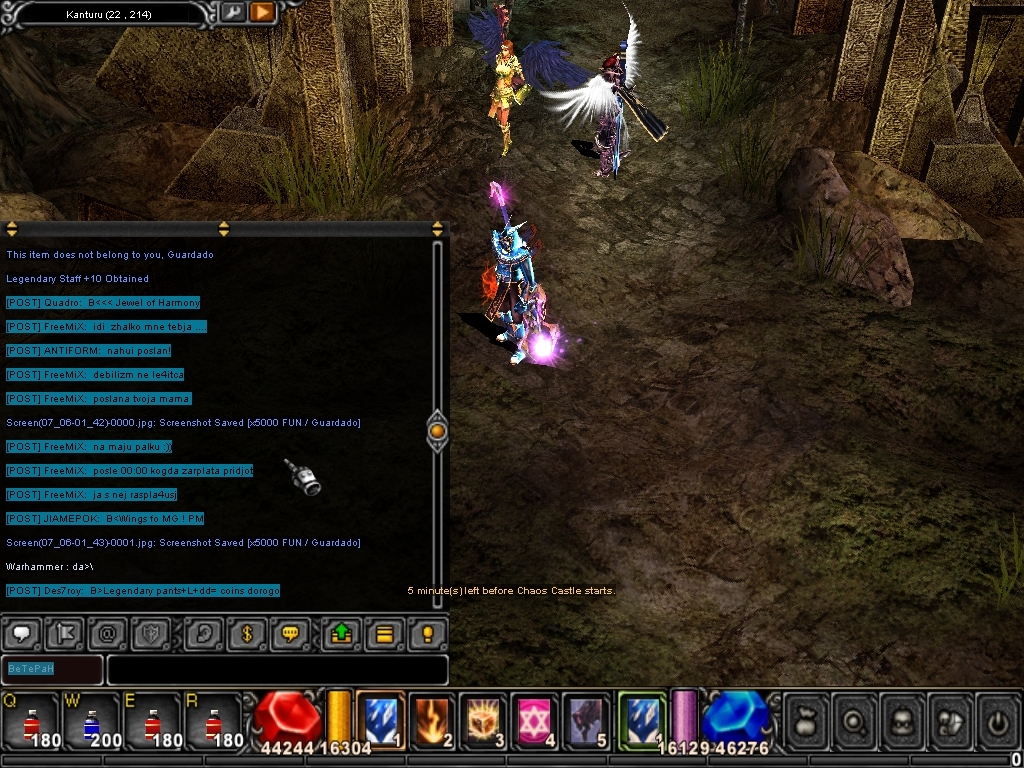Toggle the ear whisper button
Screen dimensions: 1024x768
(204, 634)
